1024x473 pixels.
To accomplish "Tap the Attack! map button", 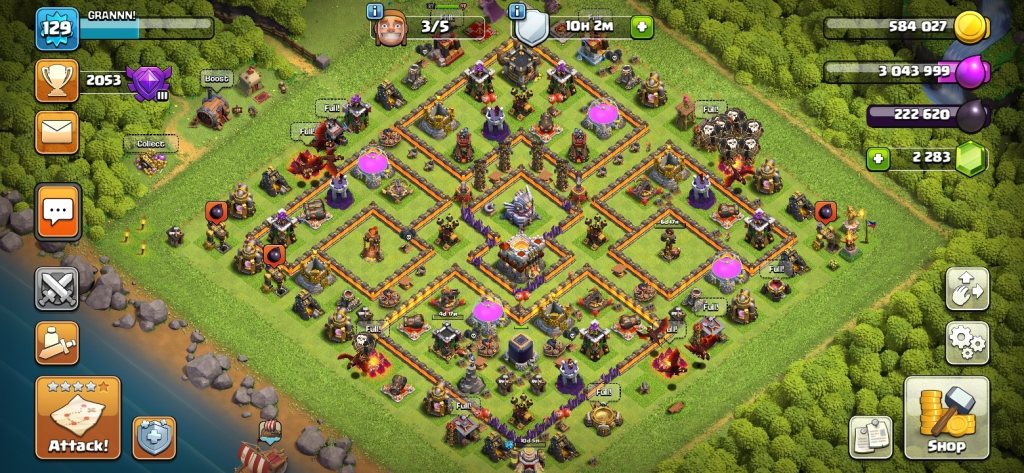I will 78,417.
